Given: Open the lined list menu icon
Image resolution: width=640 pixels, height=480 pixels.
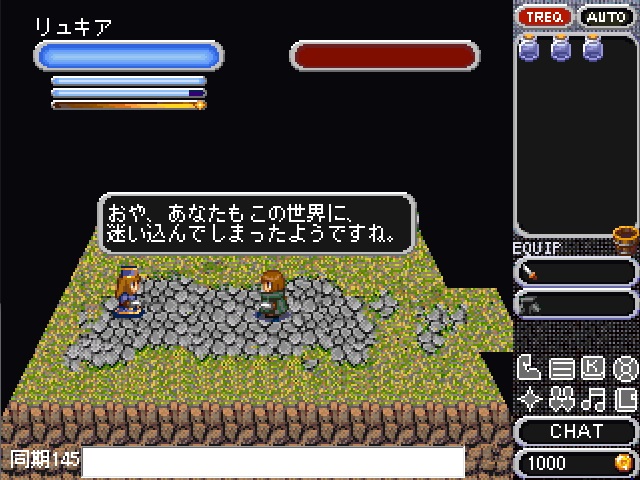Looking at the screenshot, I should point(561,369).
